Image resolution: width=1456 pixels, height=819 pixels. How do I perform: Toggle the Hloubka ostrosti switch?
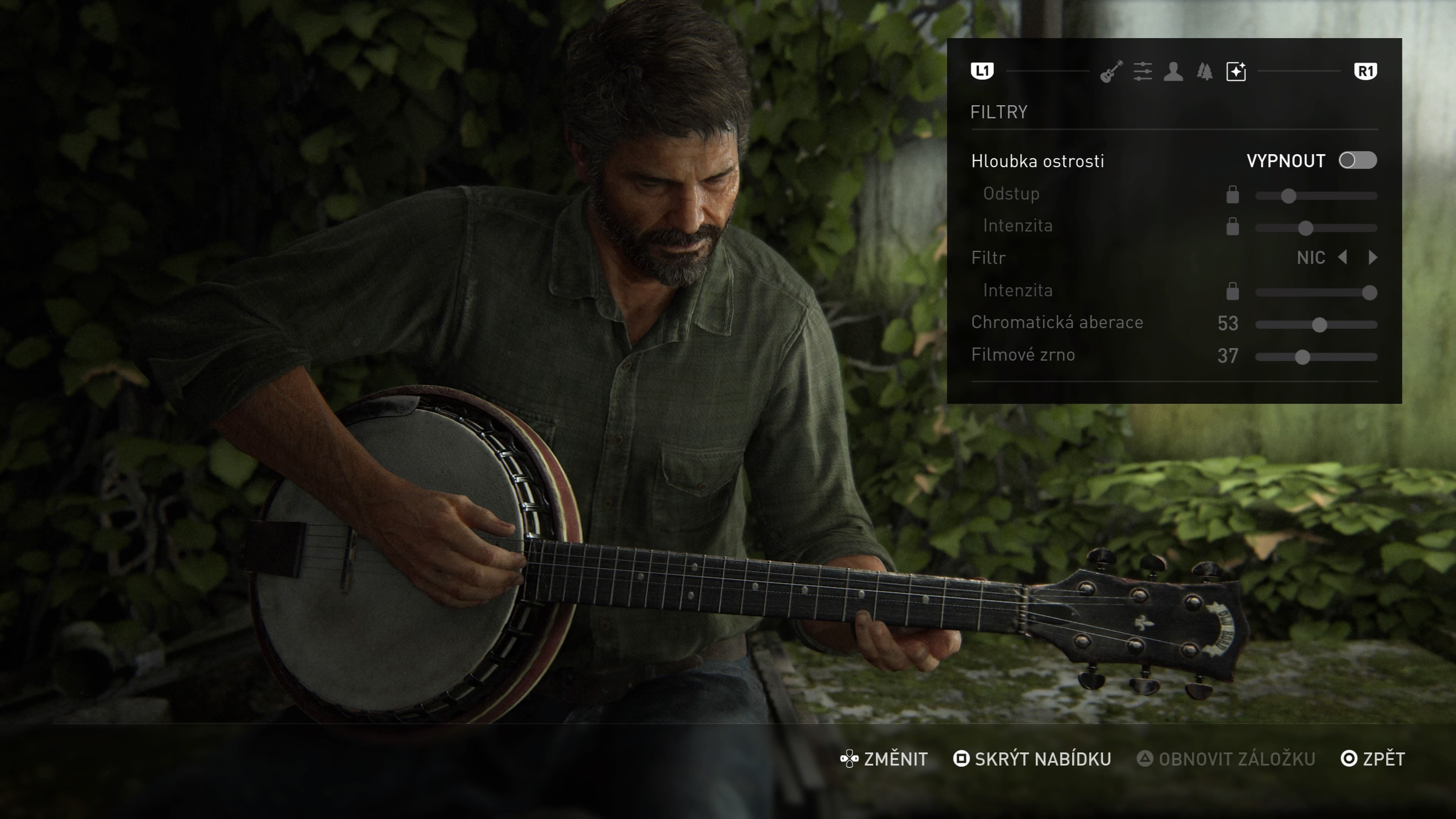[1357, 160]
